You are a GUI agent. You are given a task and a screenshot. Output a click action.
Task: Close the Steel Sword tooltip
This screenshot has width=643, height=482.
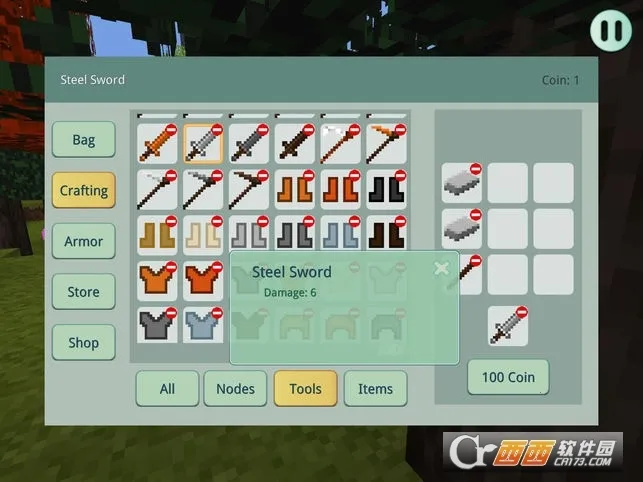pos(441,268)
